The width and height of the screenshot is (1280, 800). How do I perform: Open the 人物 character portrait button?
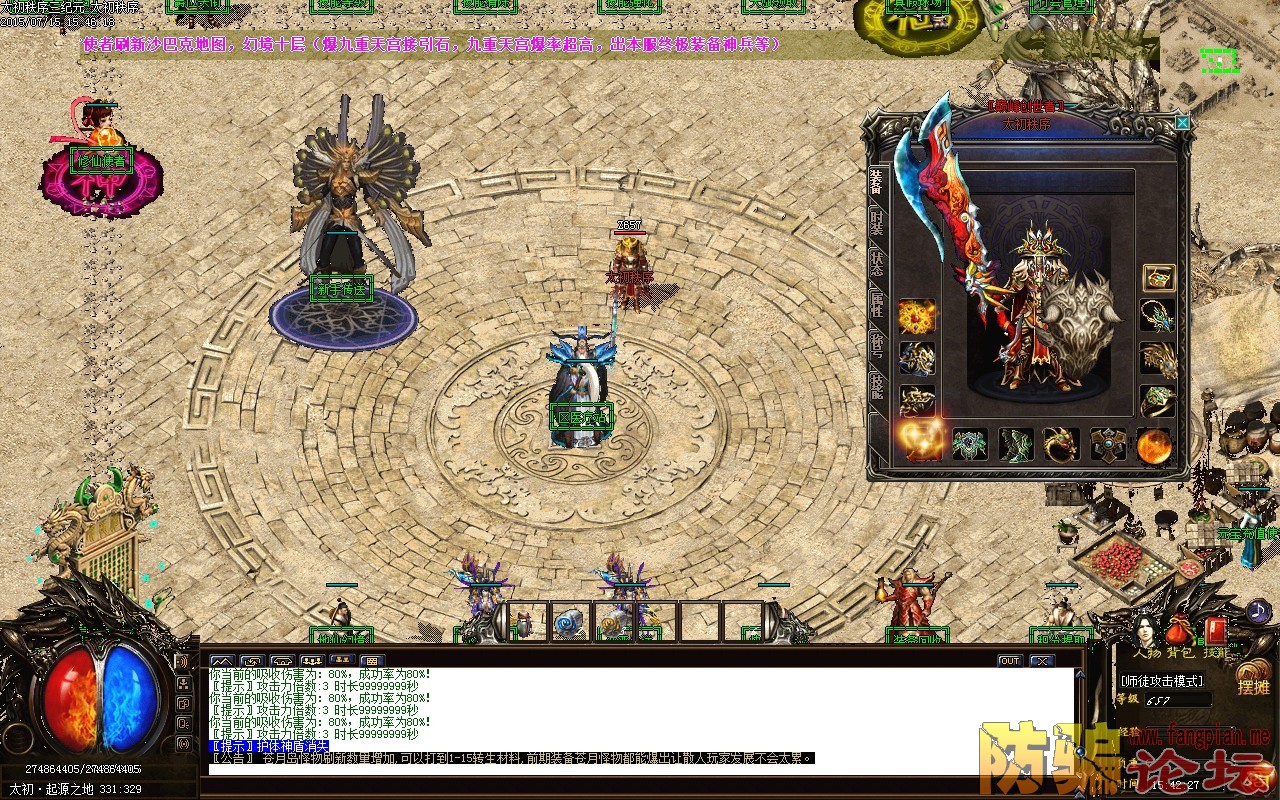(1147, 633)
